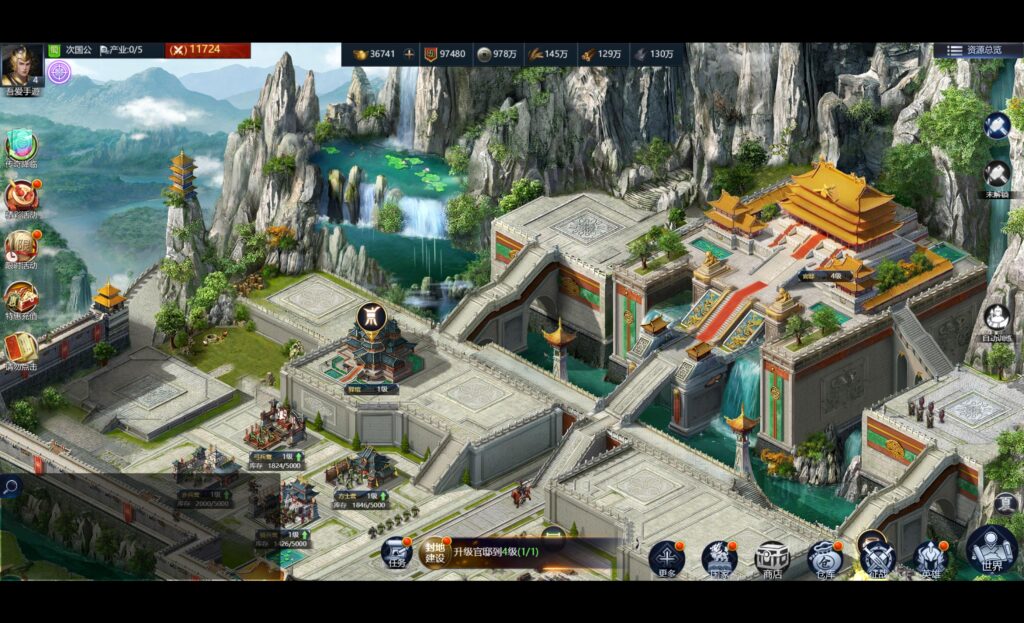Click the purple compass icon beside the avatar
Viewport: 1024px width, 623px height.
tap(59, 71)
